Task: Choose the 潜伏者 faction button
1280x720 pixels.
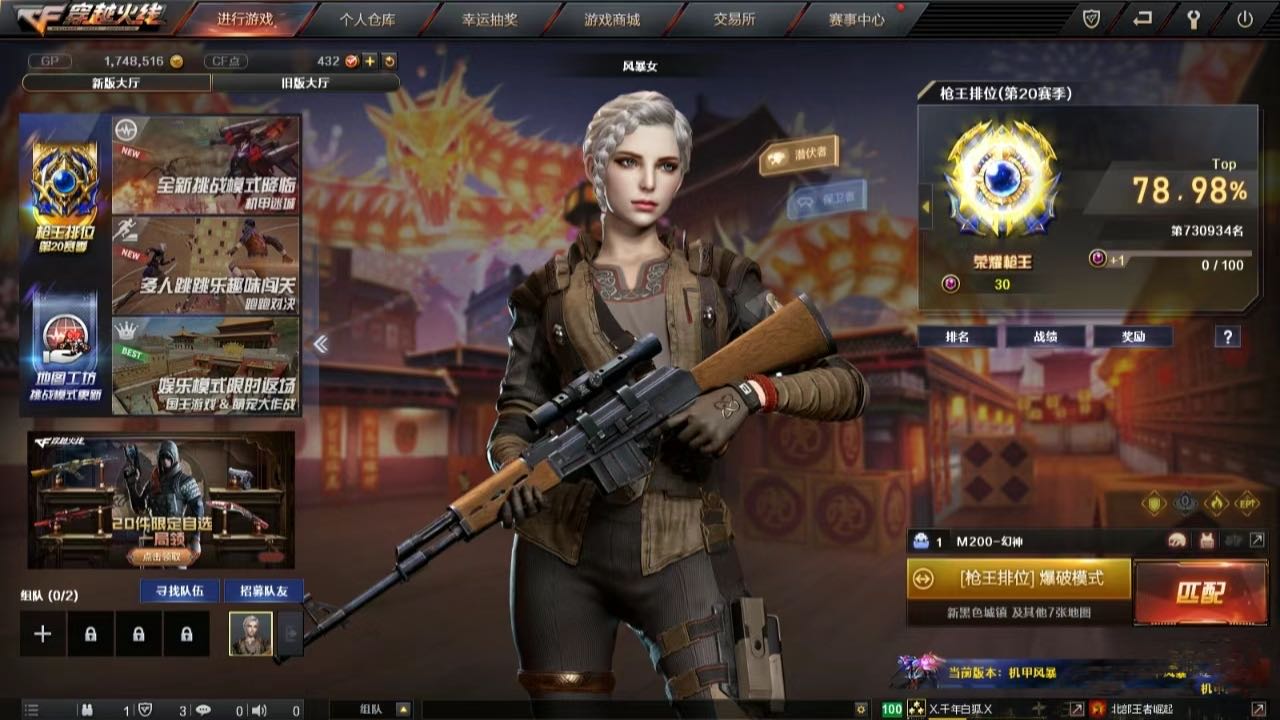Action: pos(799,154)
